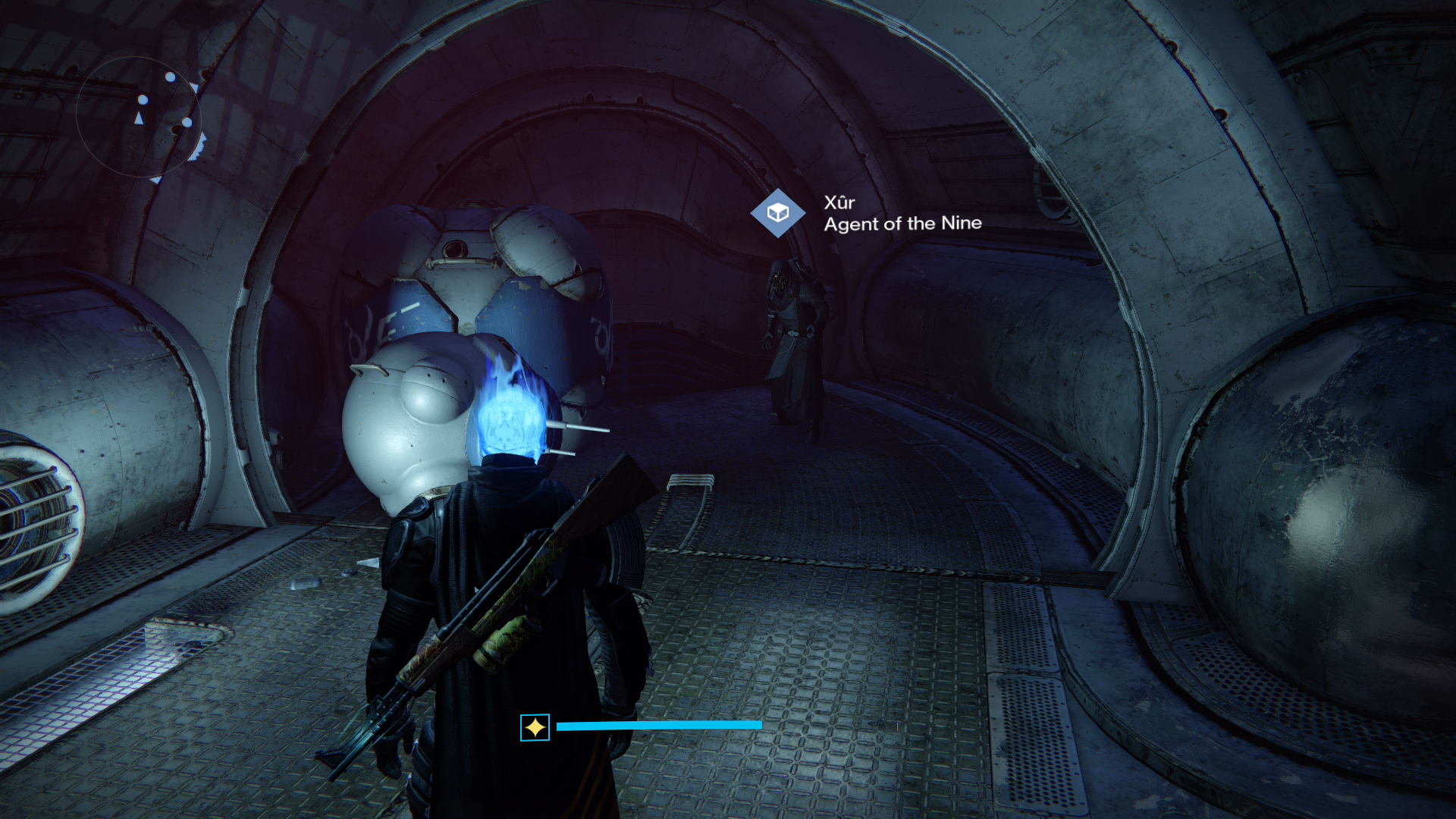Select Xûr's diamond vendor marker
The image size is (1456, 819).
[x=777, y=213]
